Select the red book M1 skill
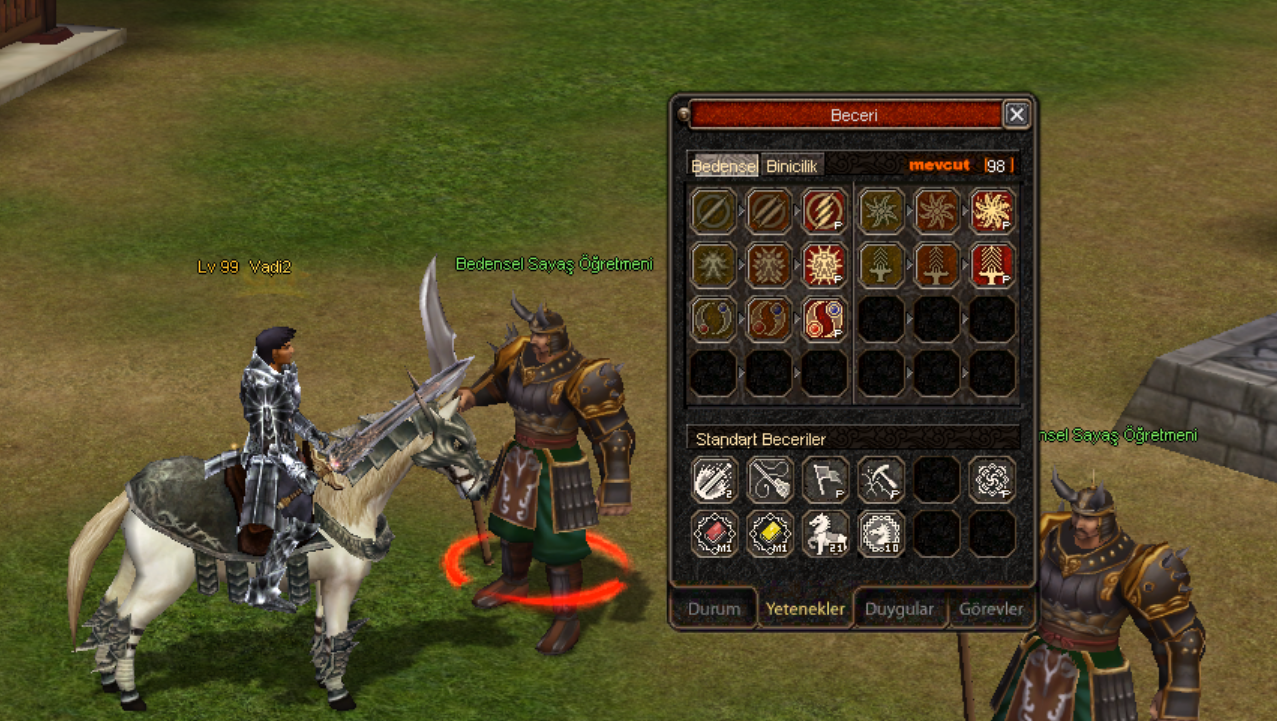This screenshot has width=1277, height=721. (x=714, y=534)
